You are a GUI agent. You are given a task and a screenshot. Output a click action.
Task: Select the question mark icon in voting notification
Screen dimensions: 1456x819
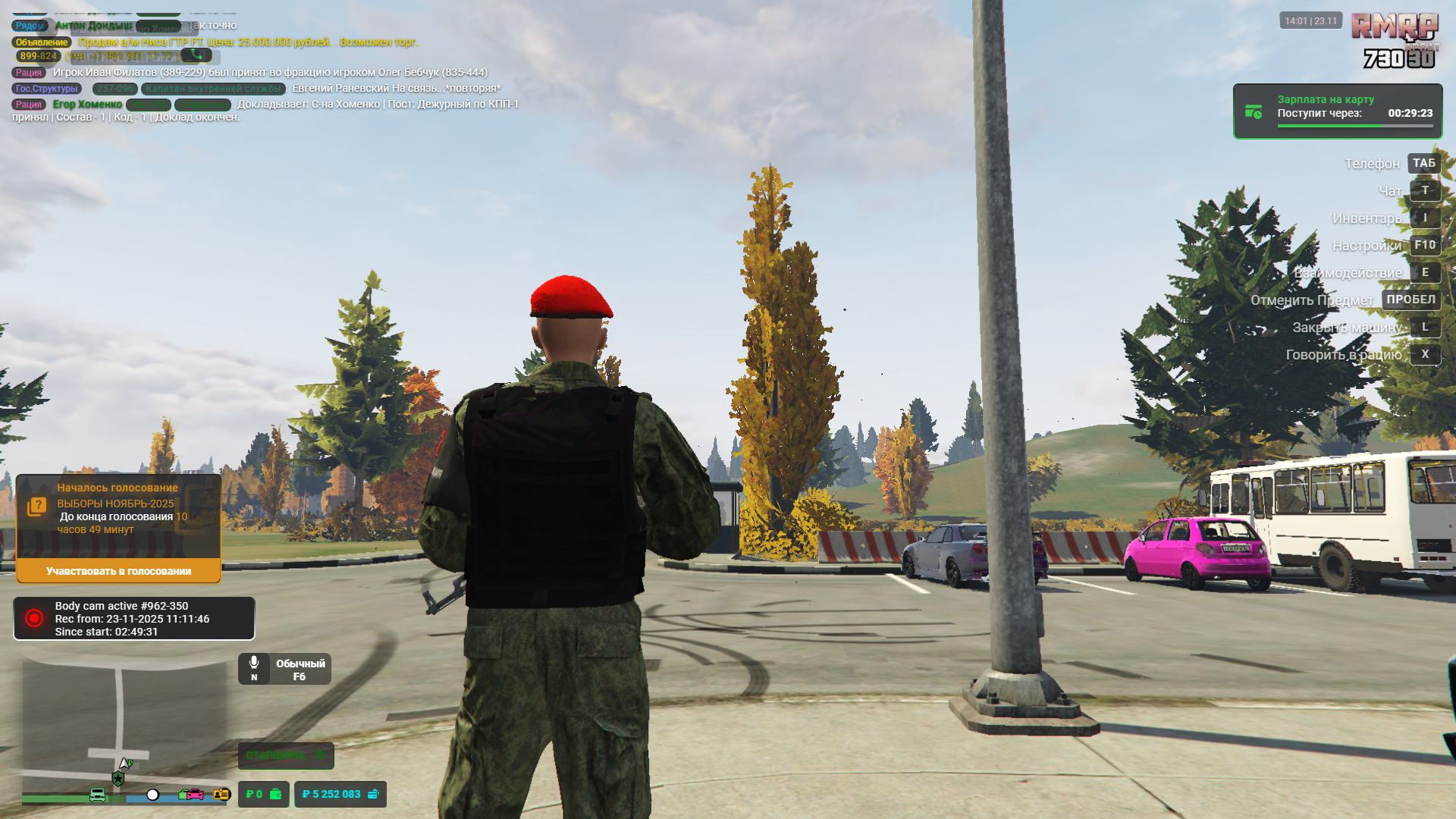[37, 503]
